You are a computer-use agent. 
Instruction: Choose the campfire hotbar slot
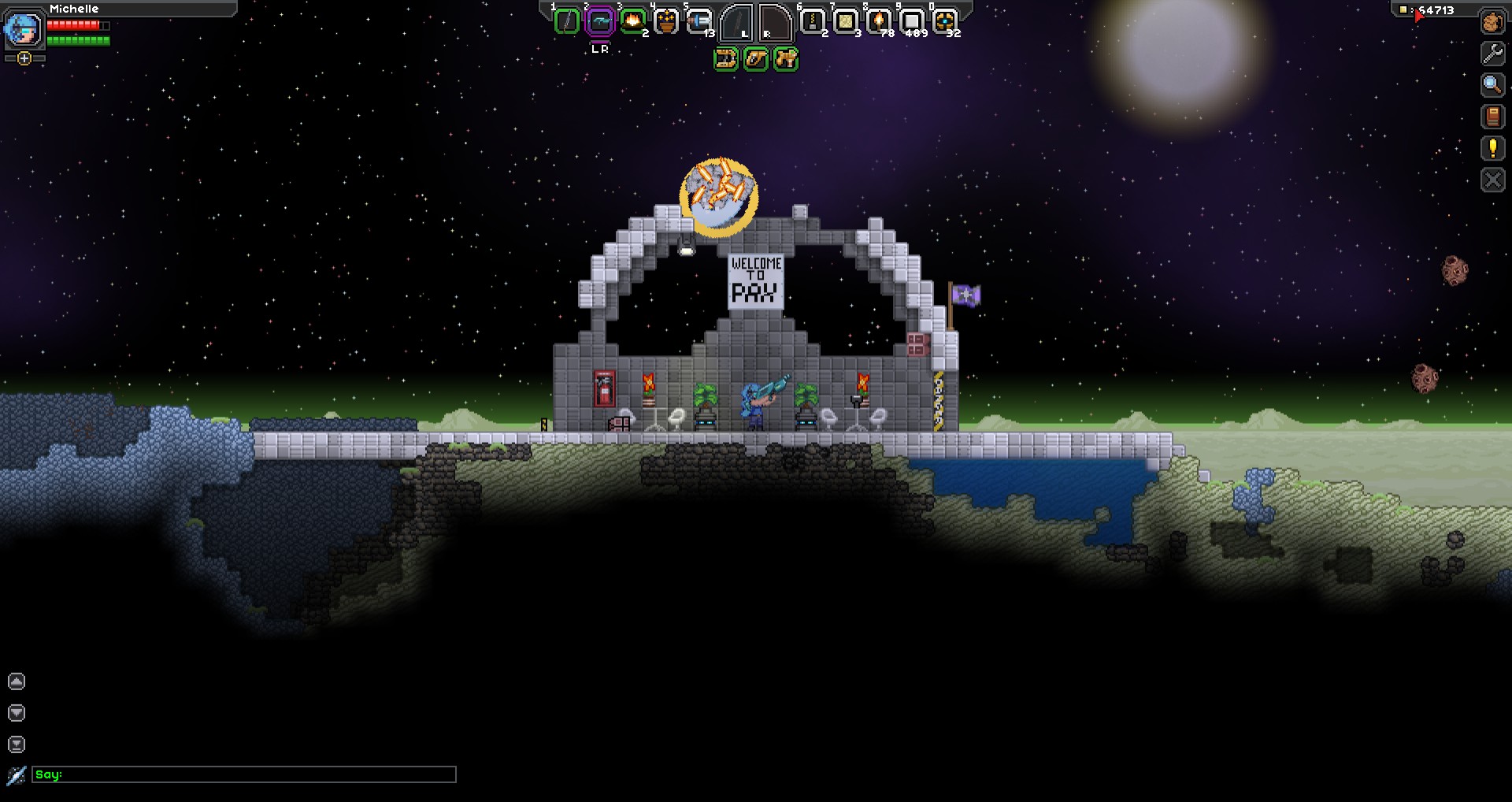tap(632, 21)
